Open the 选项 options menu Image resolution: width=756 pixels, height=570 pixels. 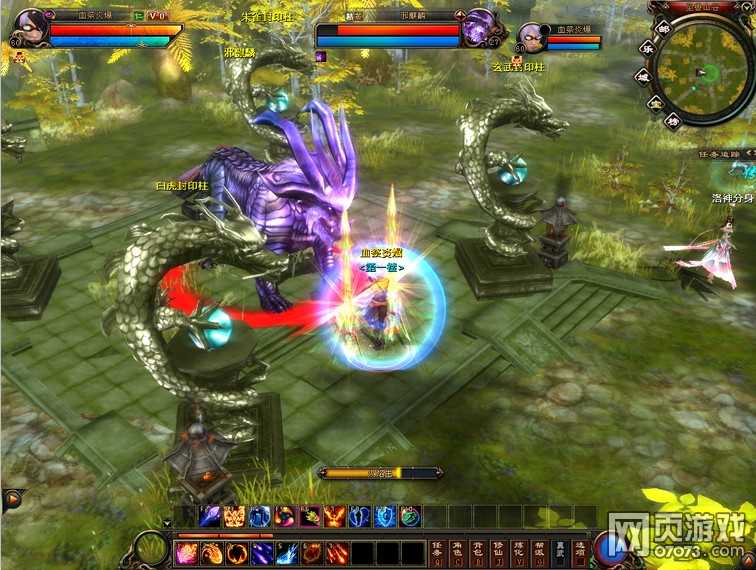point(581,550)
